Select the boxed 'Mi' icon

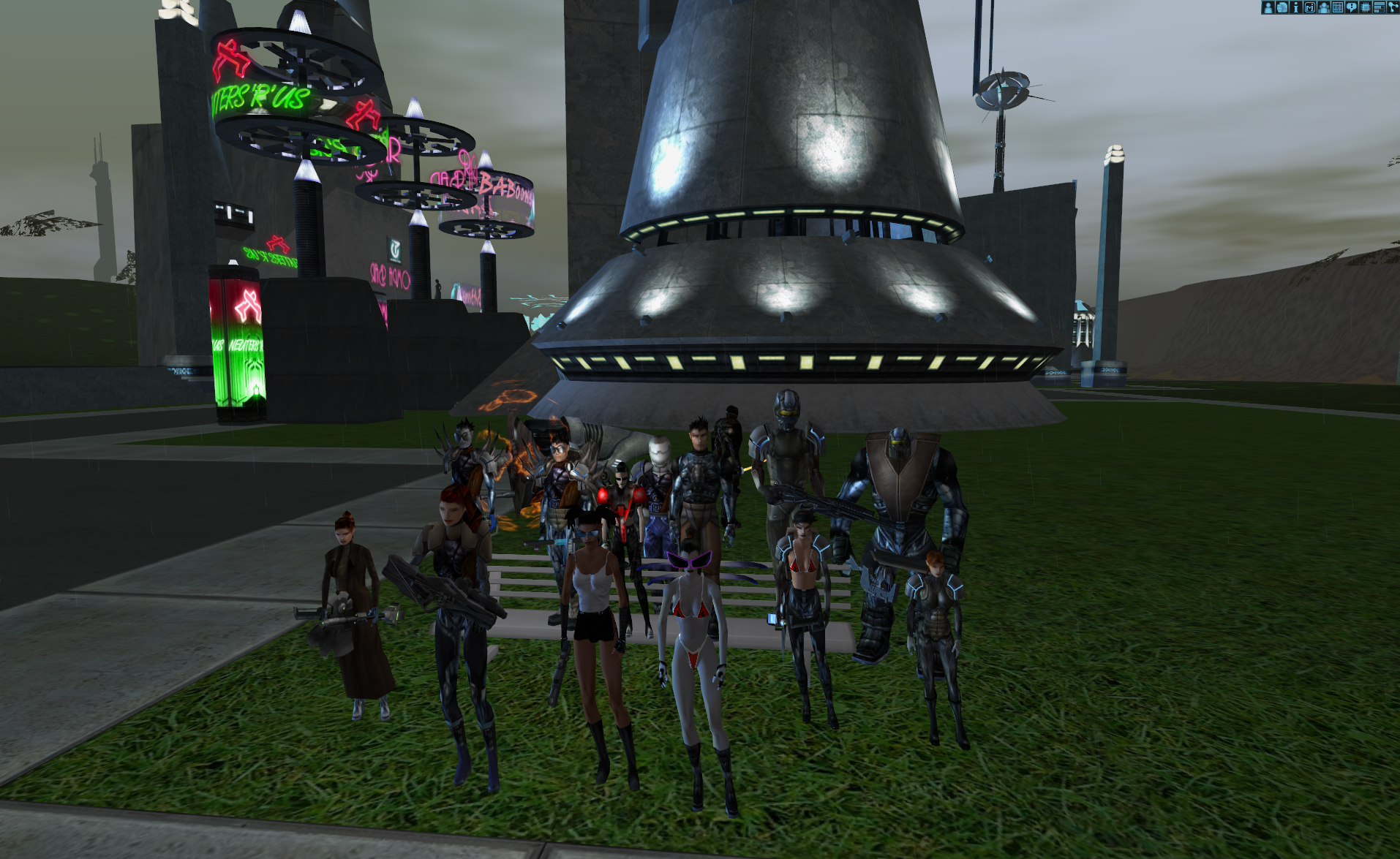[1310, 7]
